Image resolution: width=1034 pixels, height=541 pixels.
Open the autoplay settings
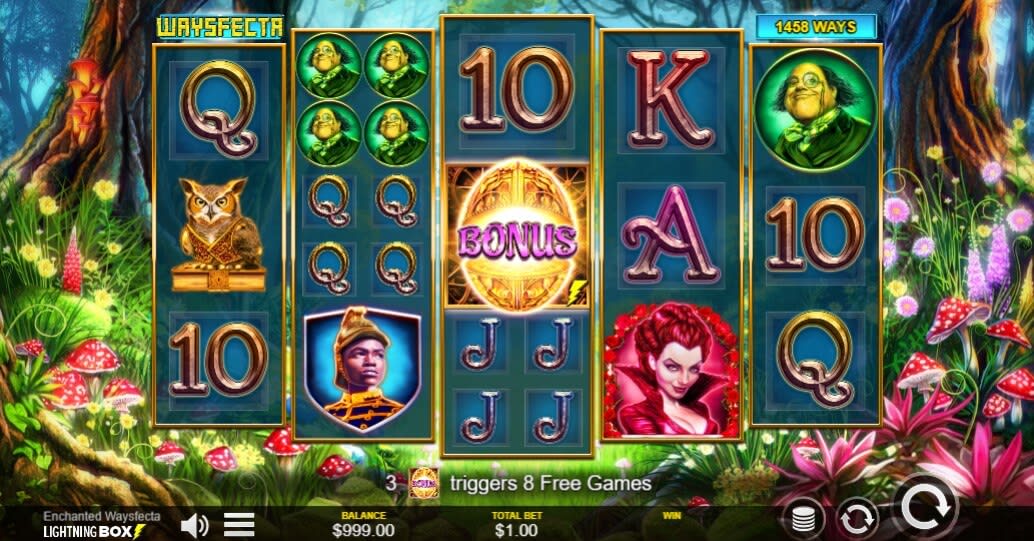tap(857, 517)
